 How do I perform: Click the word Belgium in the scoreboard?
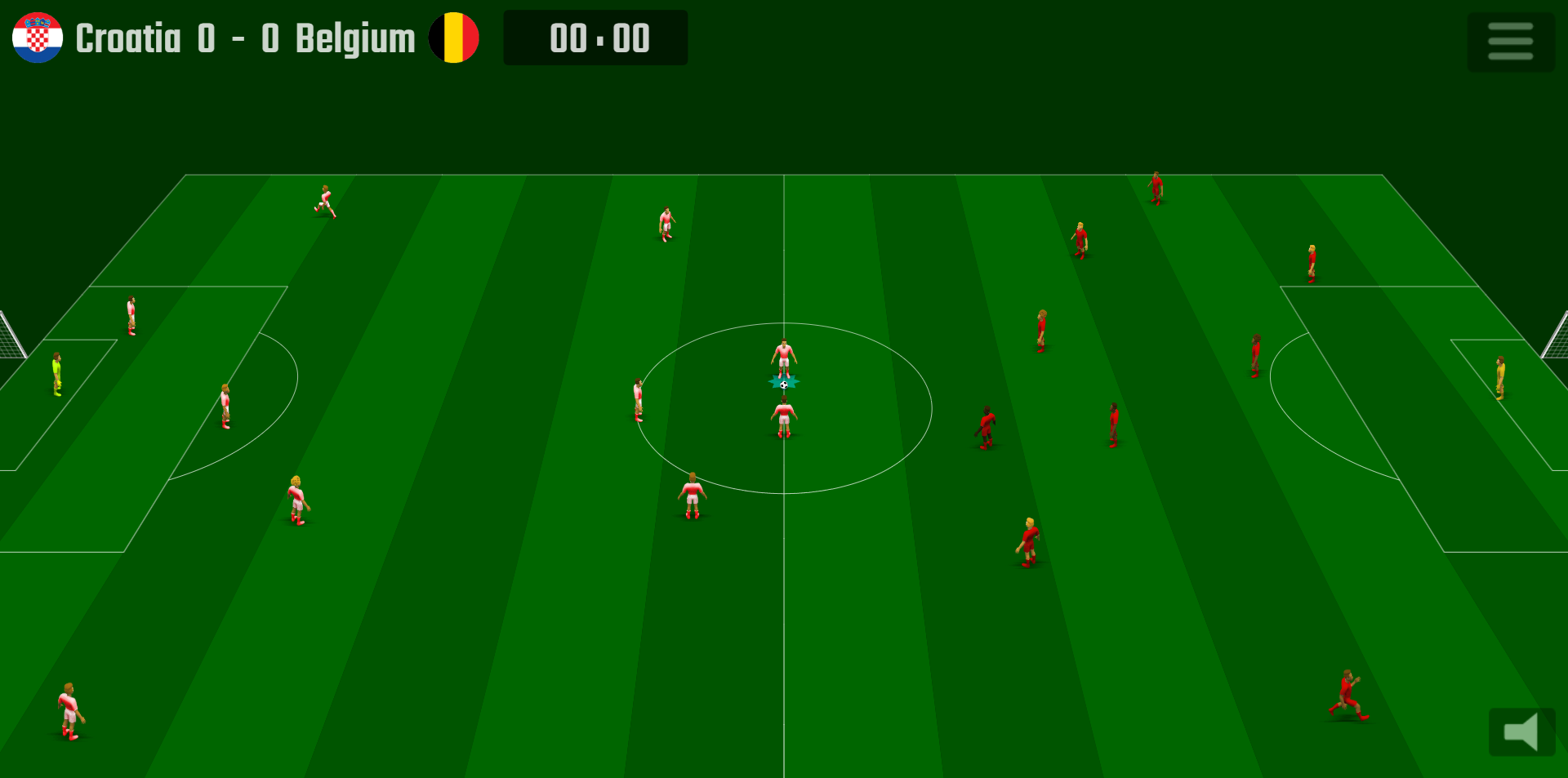coord(354,37)
